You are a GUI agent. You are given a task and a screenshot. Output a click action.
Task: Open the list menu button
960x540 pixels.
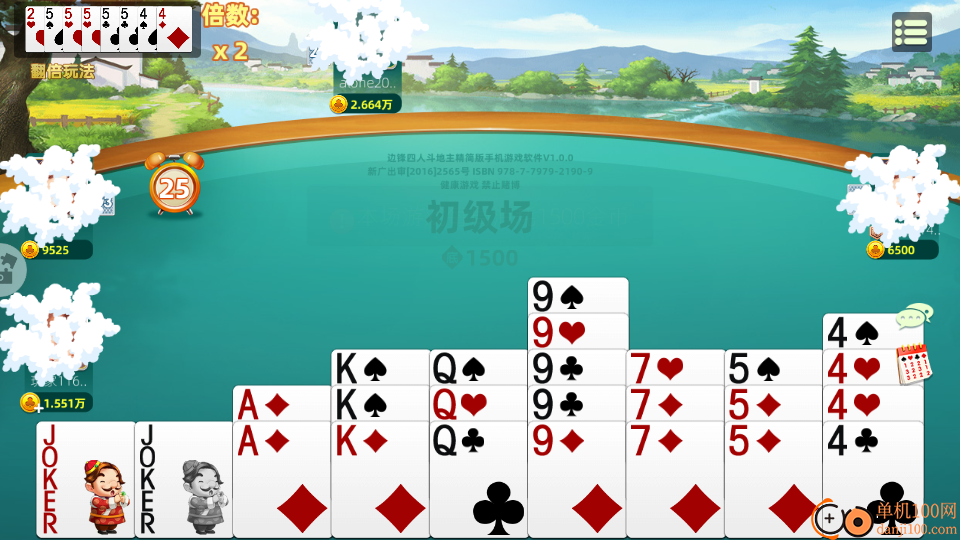click(x=911, y=32)
